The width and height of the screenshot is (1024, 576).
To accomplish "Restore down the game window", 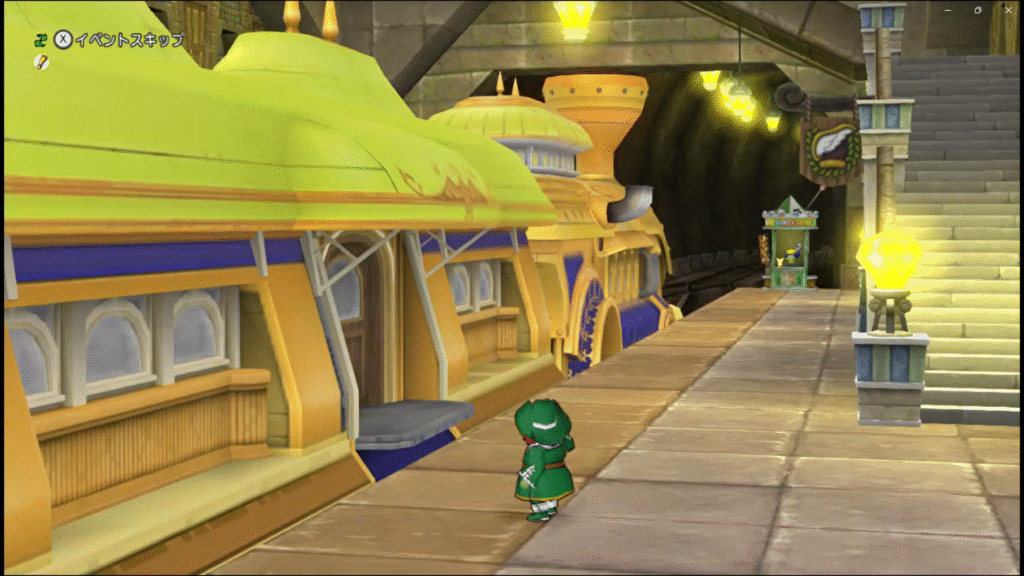I will pyautogui.click(x=977, y=9).
